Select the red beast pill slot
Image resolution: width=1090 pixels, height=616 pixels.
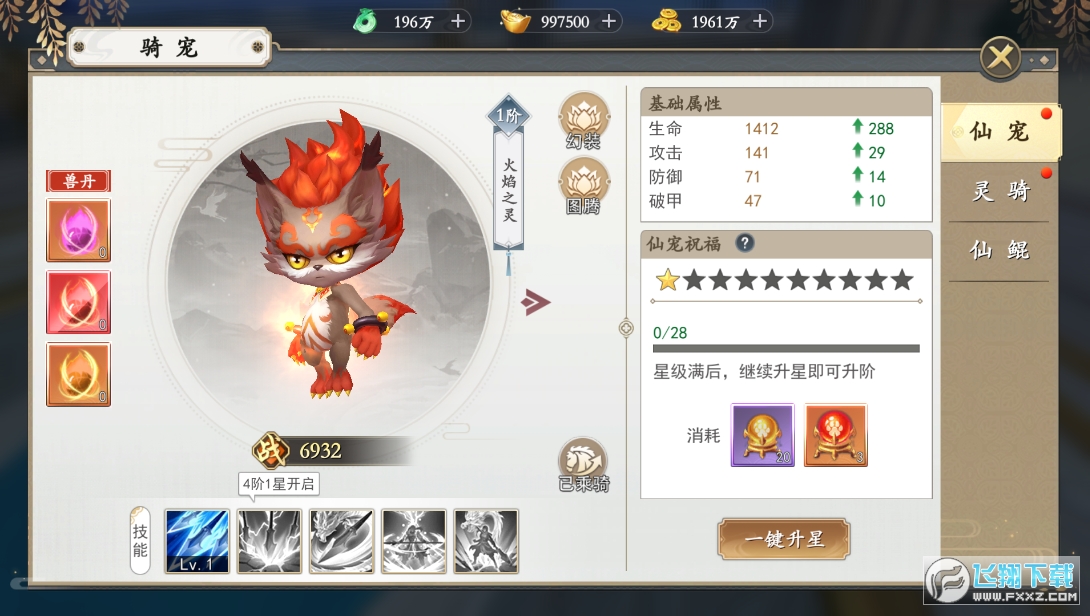pos(78,302)
